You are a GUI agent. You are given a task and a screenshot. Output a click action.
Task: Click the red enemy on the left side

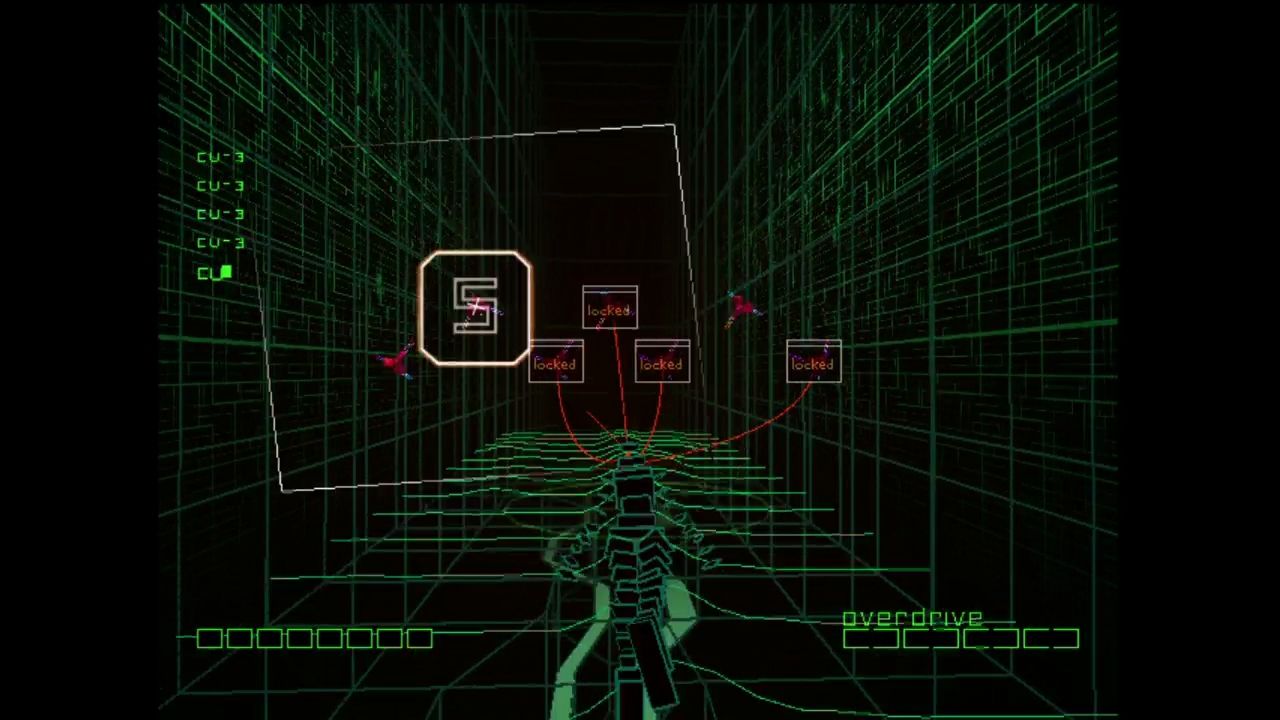(398, 360)
